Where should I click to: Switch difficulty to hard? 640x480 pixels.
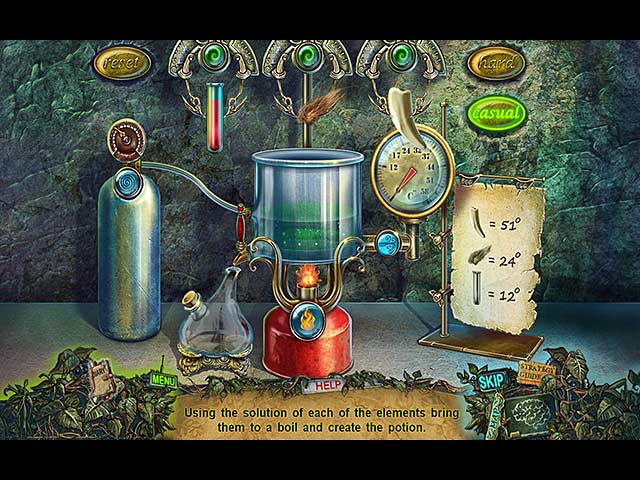pyautogui.click(x=496, y=63)
